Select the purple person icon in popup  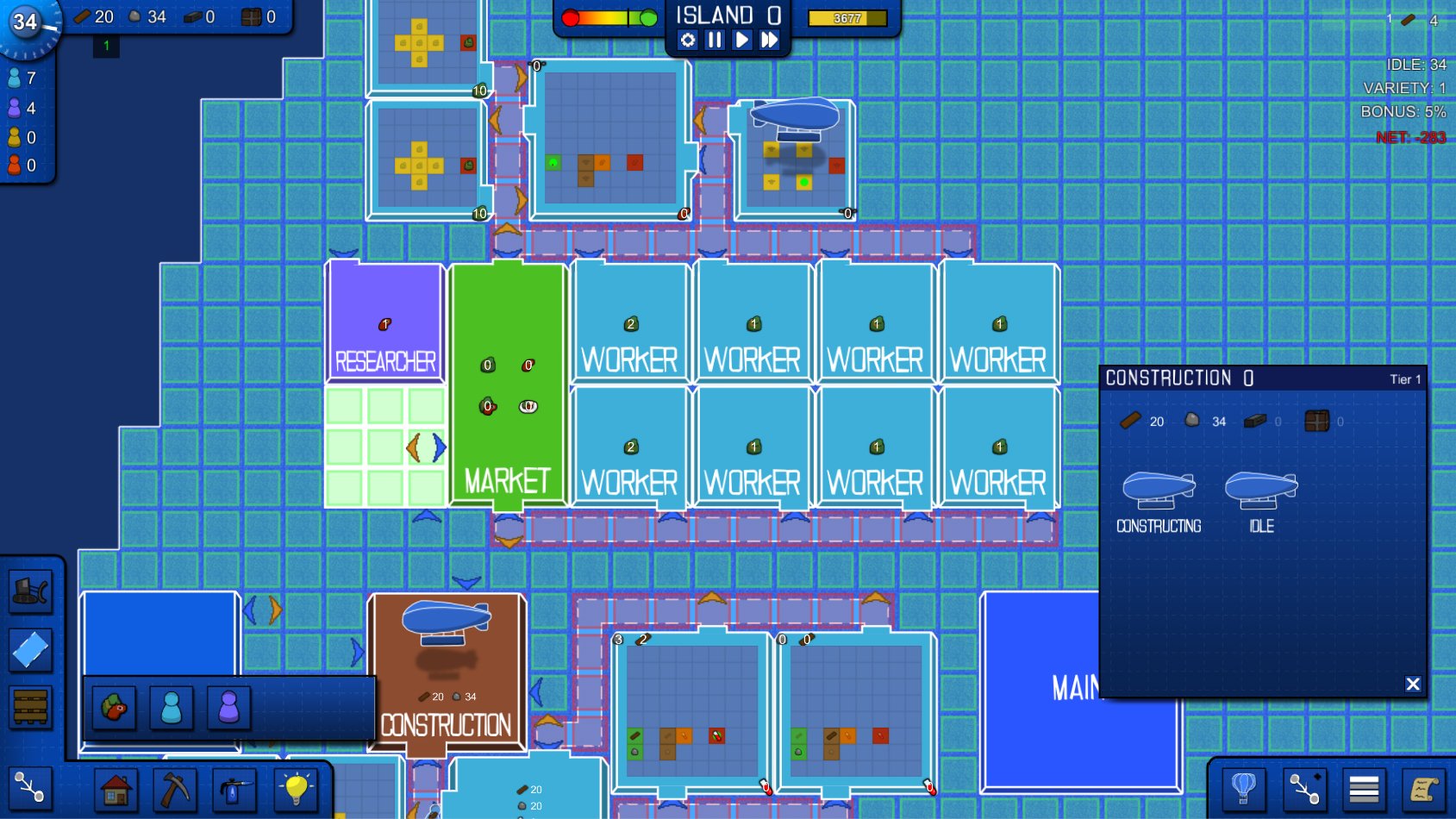(x=228, y=709)
